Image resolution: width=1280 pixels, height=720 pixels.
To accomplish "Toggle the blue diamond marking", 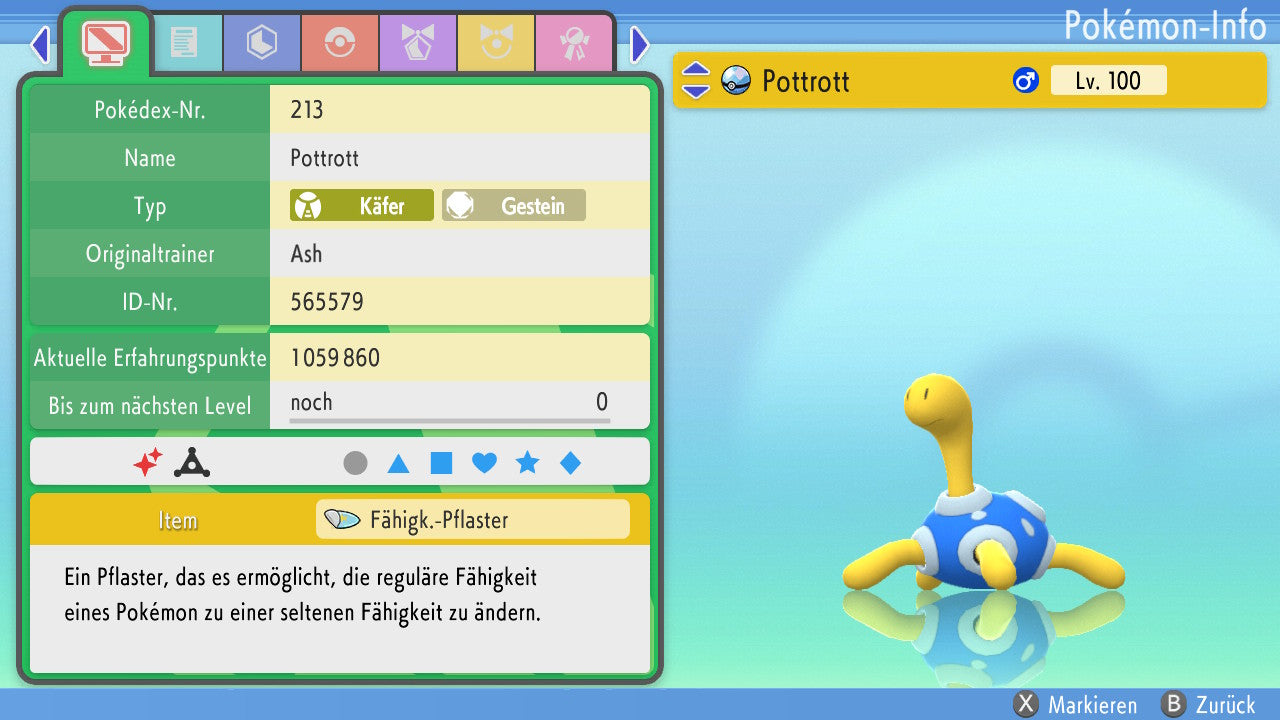I will [570, 463].
